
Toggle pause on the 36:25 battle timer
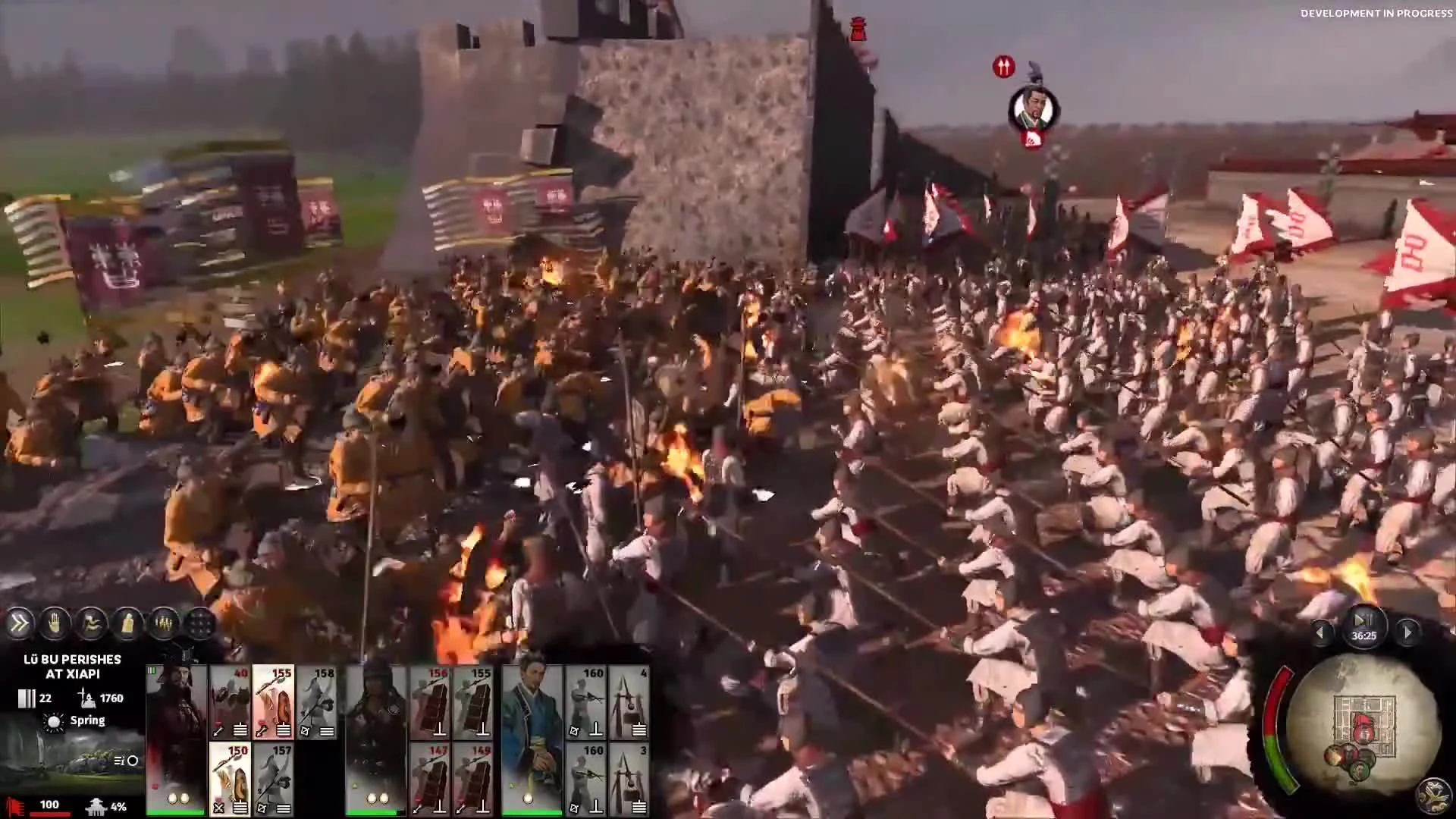pos(1365,626)
